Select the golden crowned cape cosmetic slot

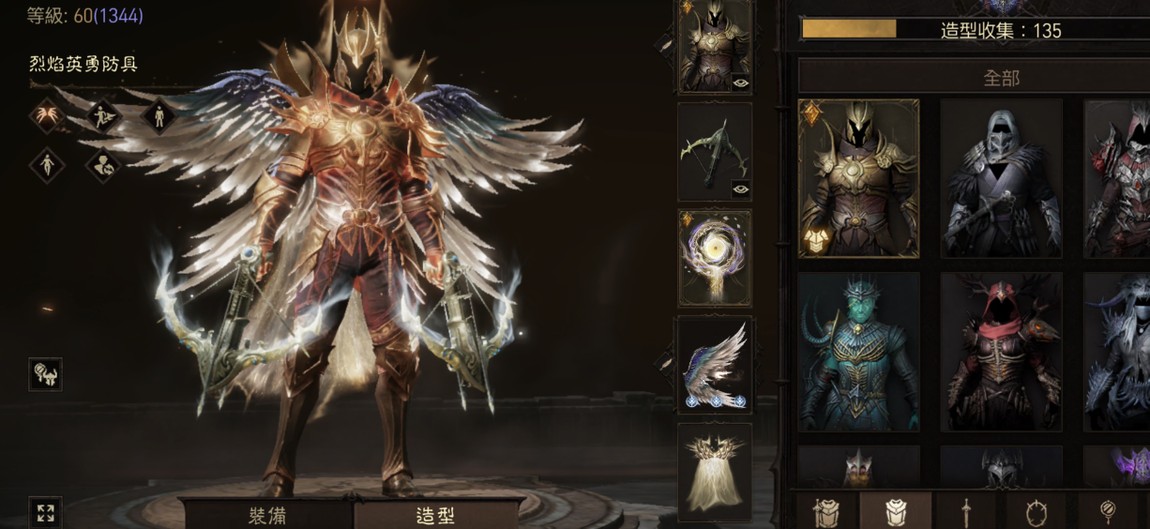(x=714, y=471)
